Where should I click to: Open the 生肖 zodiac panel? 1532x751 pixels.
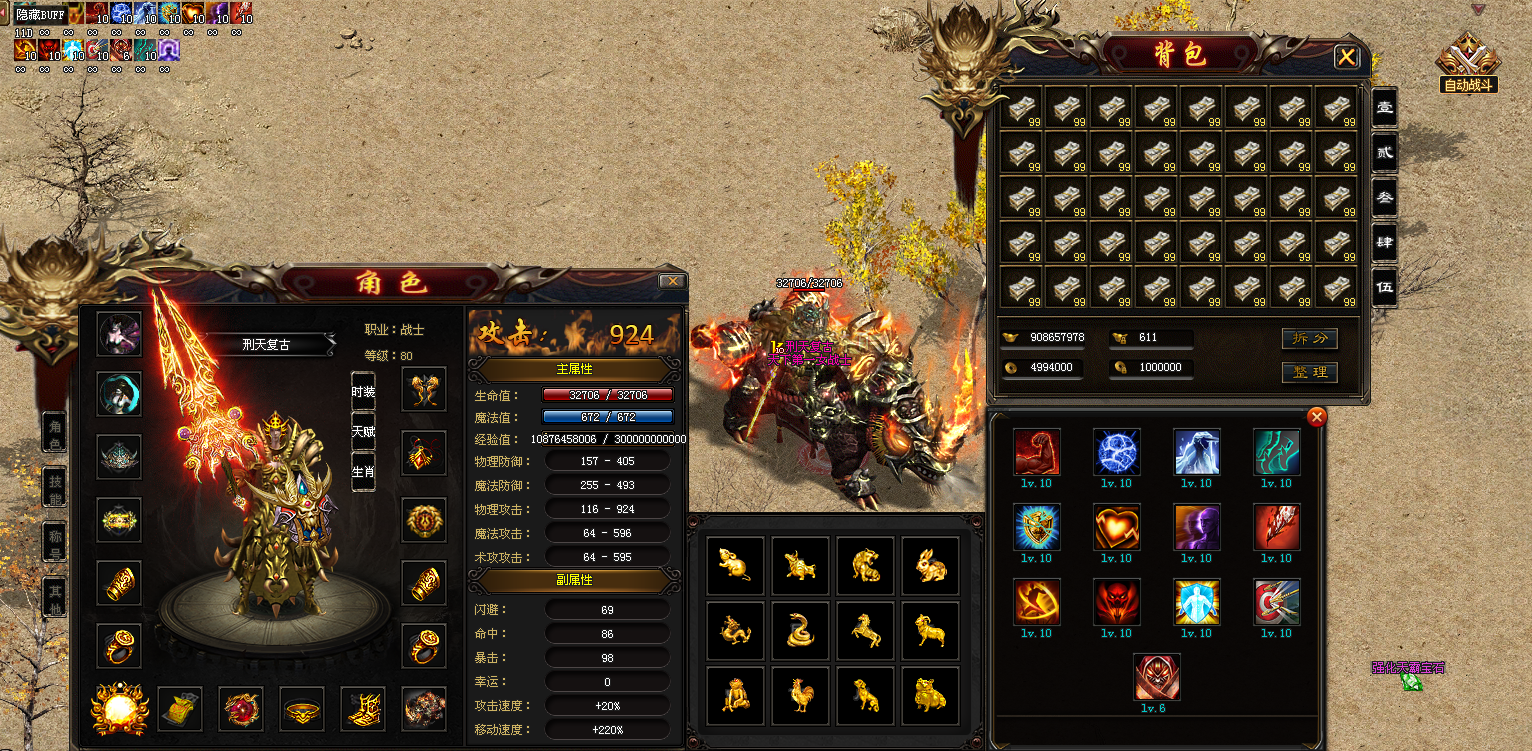click(x=363, y=471)
